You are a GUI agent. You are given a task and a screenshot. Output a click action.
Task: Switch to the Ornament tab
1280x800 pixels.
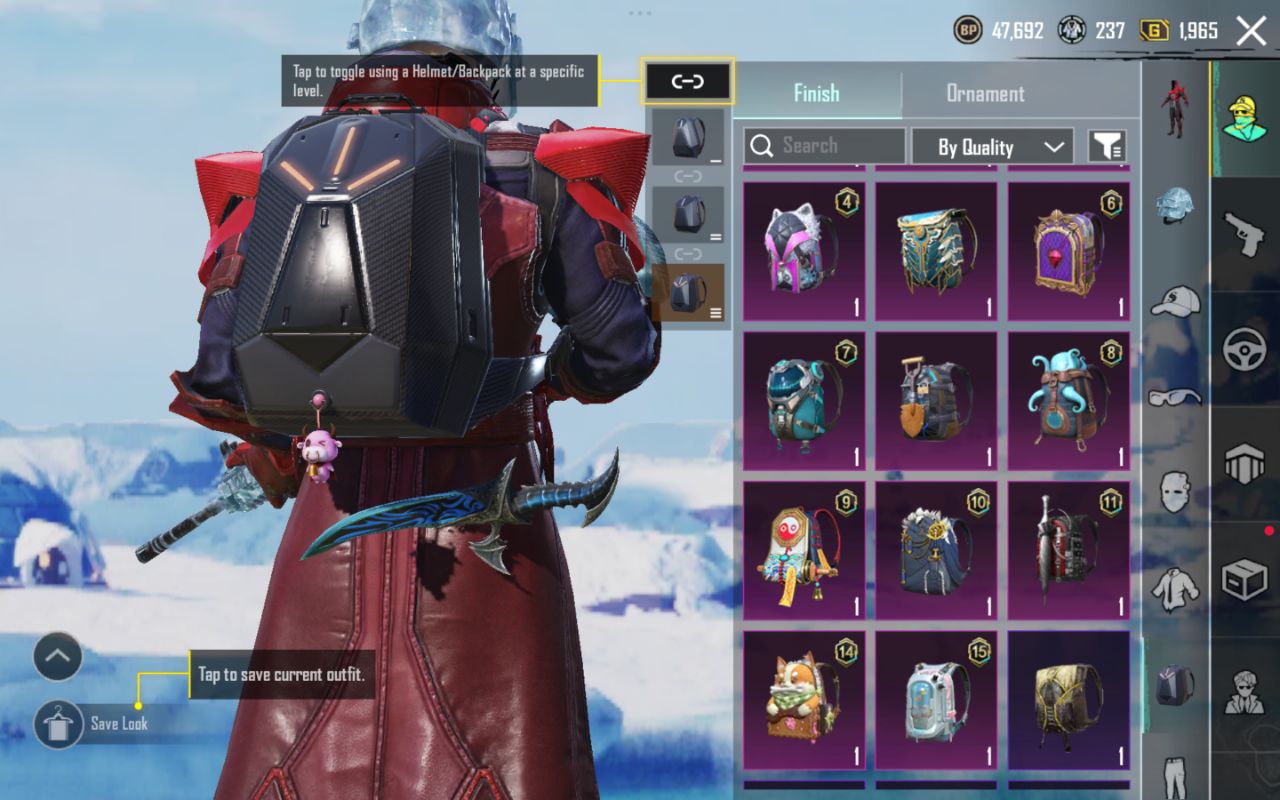click(x=985, y=93)
